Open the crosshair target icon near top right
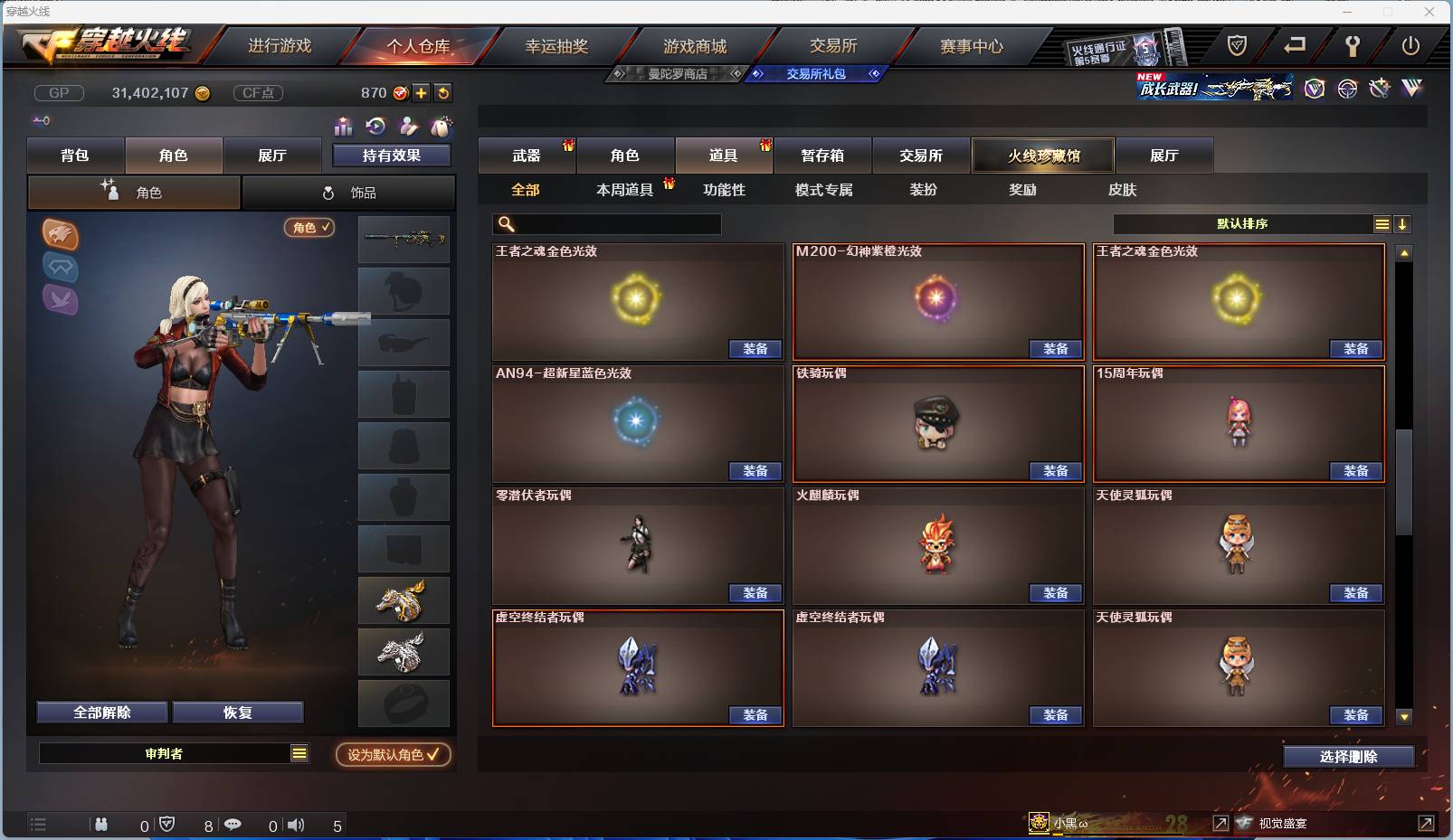1453x840 pixels. [1346, 90]
